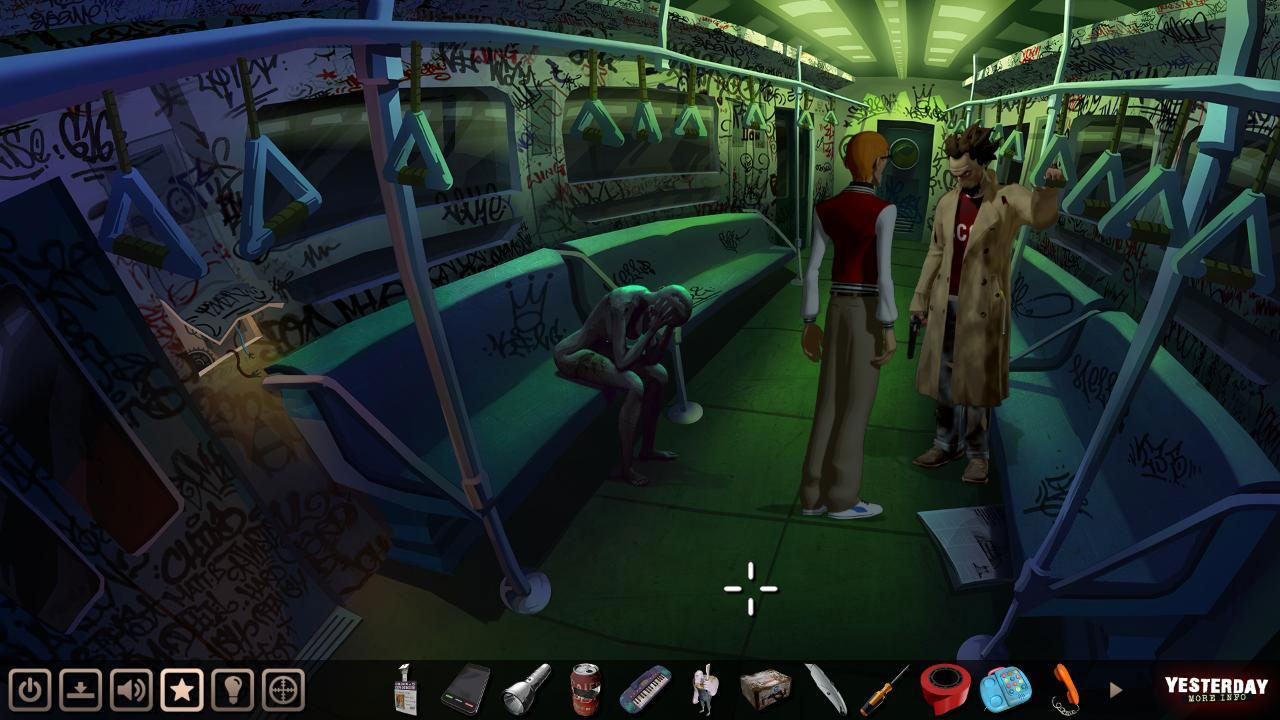Viewport: 1280px width, 720px height.
Task: Pick the mobile phone inventory item
Action: (465, 688)
